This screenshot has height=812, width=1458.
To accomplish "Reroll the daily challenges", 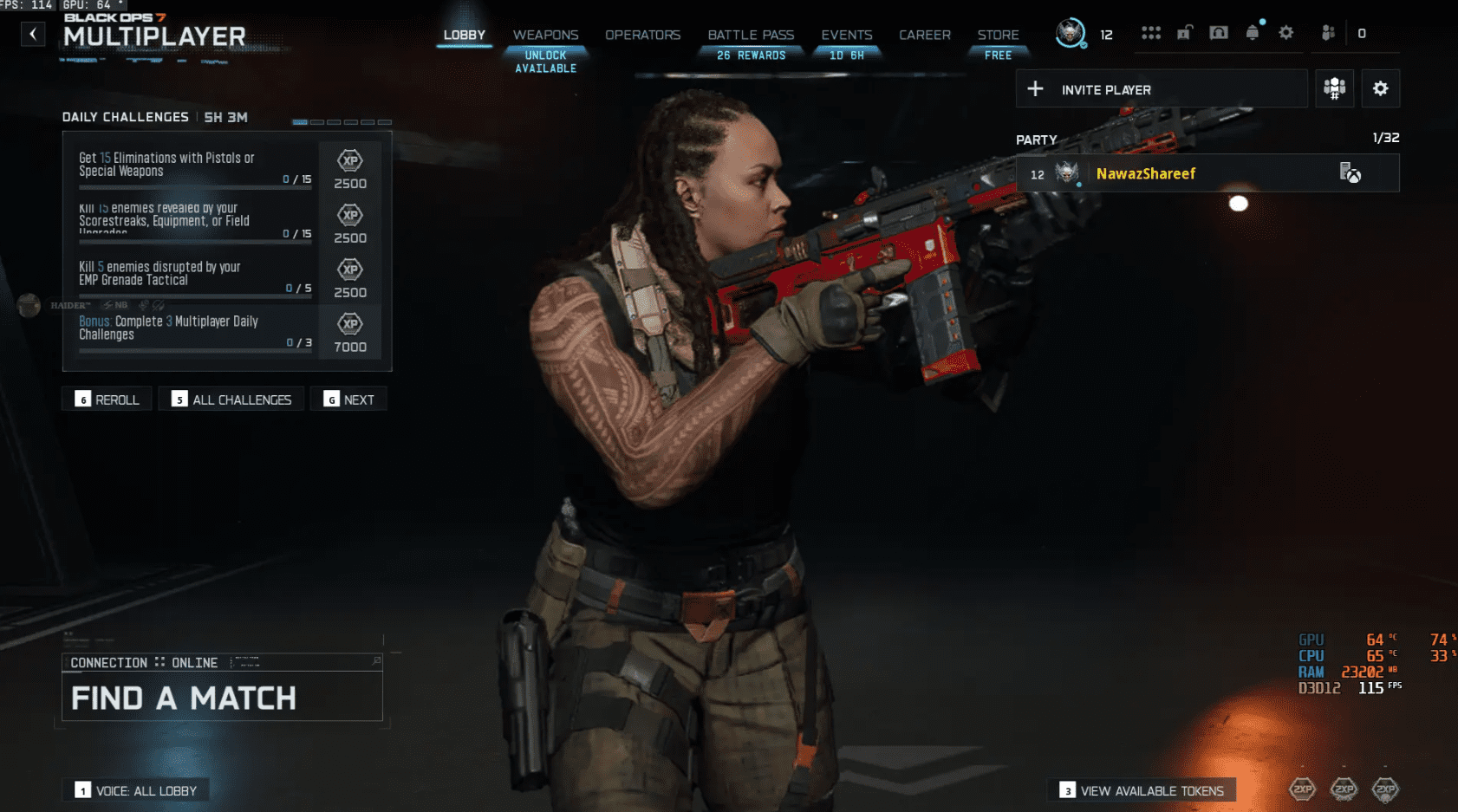I will 107,400.
